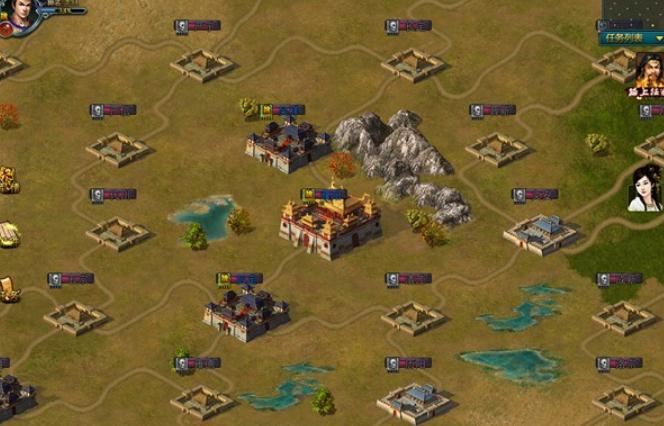Open the 任务列表 quest list dropdown
664x426 pixels.
pyautogui.click(x=631, y=38)
